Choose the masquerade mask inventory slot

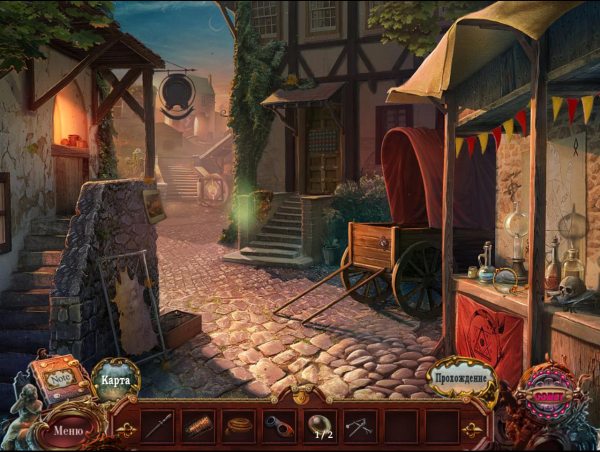tap(279, 426)
